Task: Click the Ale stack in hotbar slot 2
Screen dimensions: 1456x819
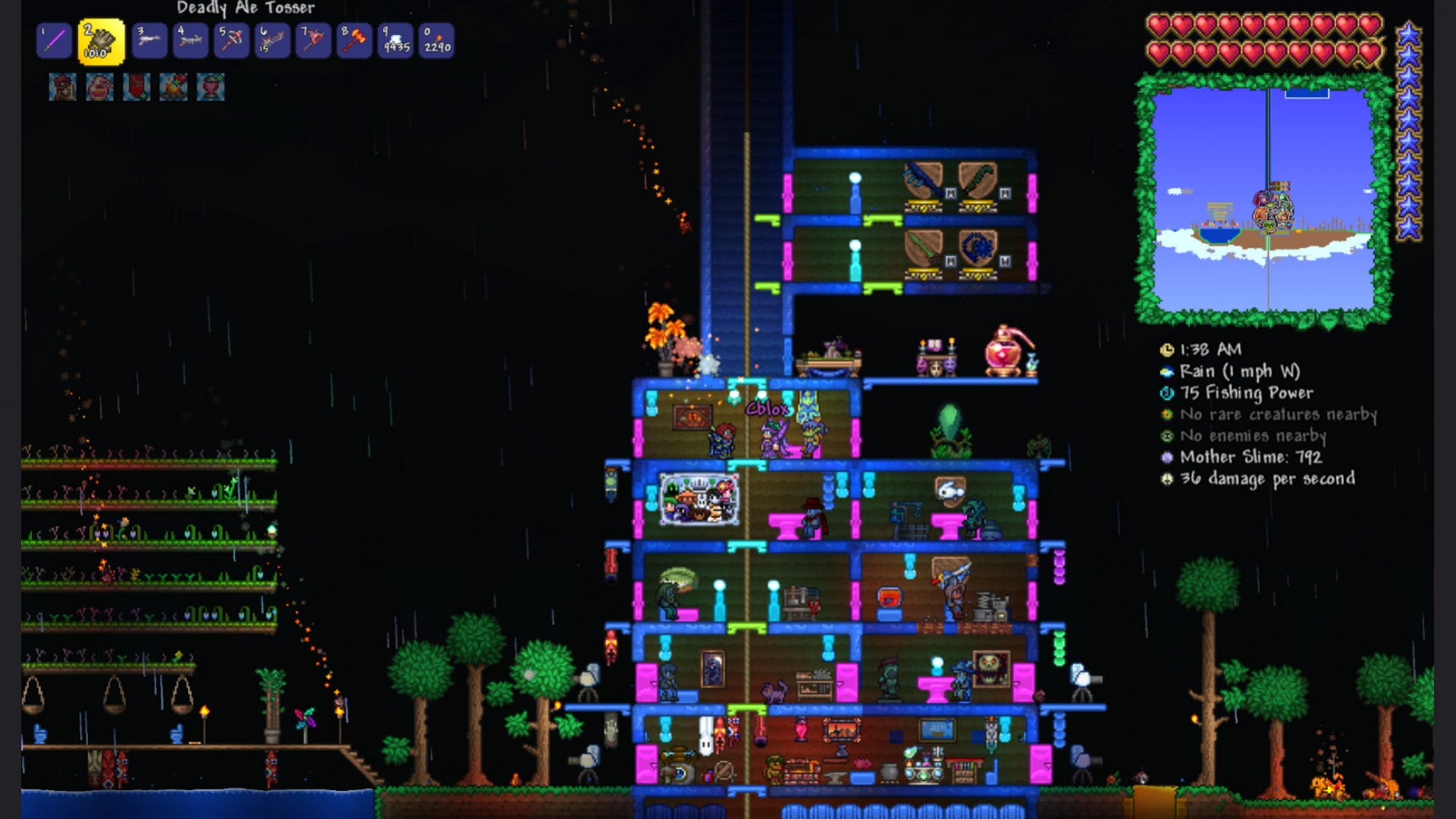Action: [x=101, y=41]
